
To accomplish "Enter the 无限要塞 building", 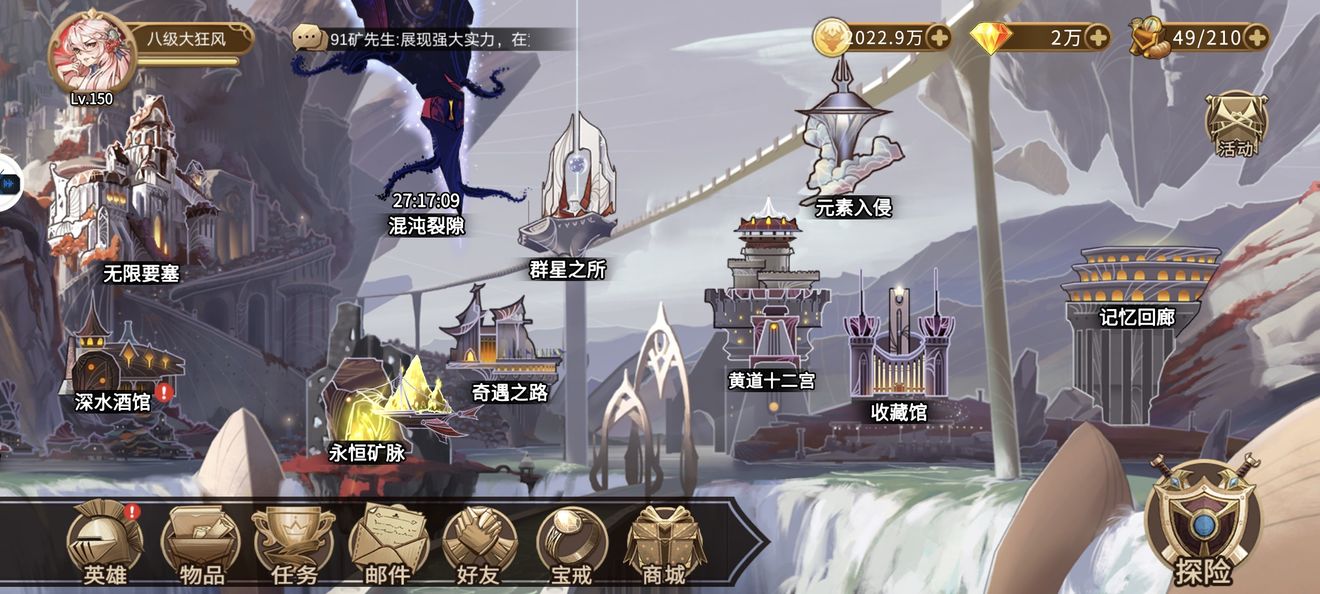I will click(140, 190).
